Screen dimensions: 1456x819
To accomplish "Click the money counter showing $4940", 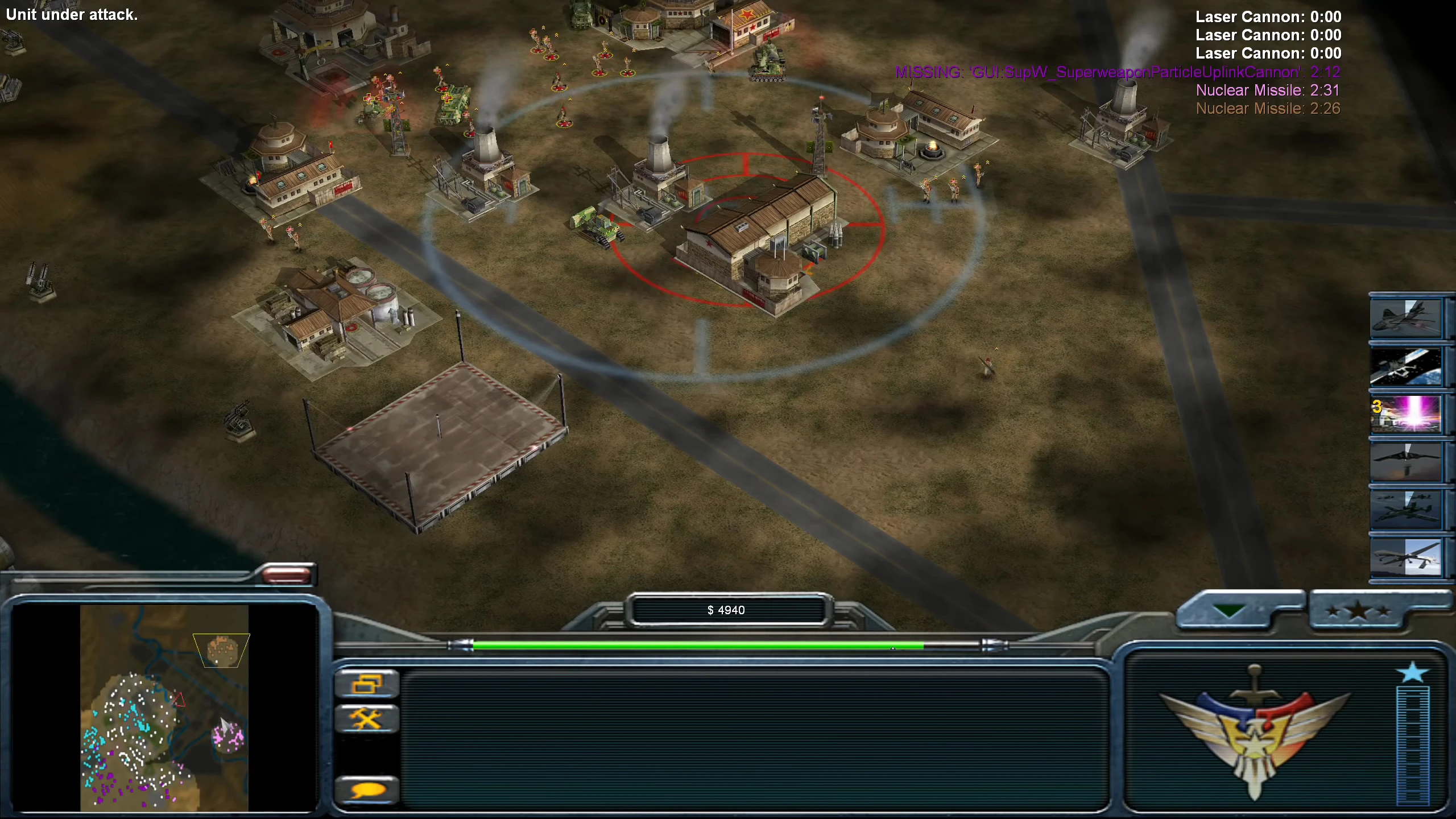I will click(x=727, y=610).
